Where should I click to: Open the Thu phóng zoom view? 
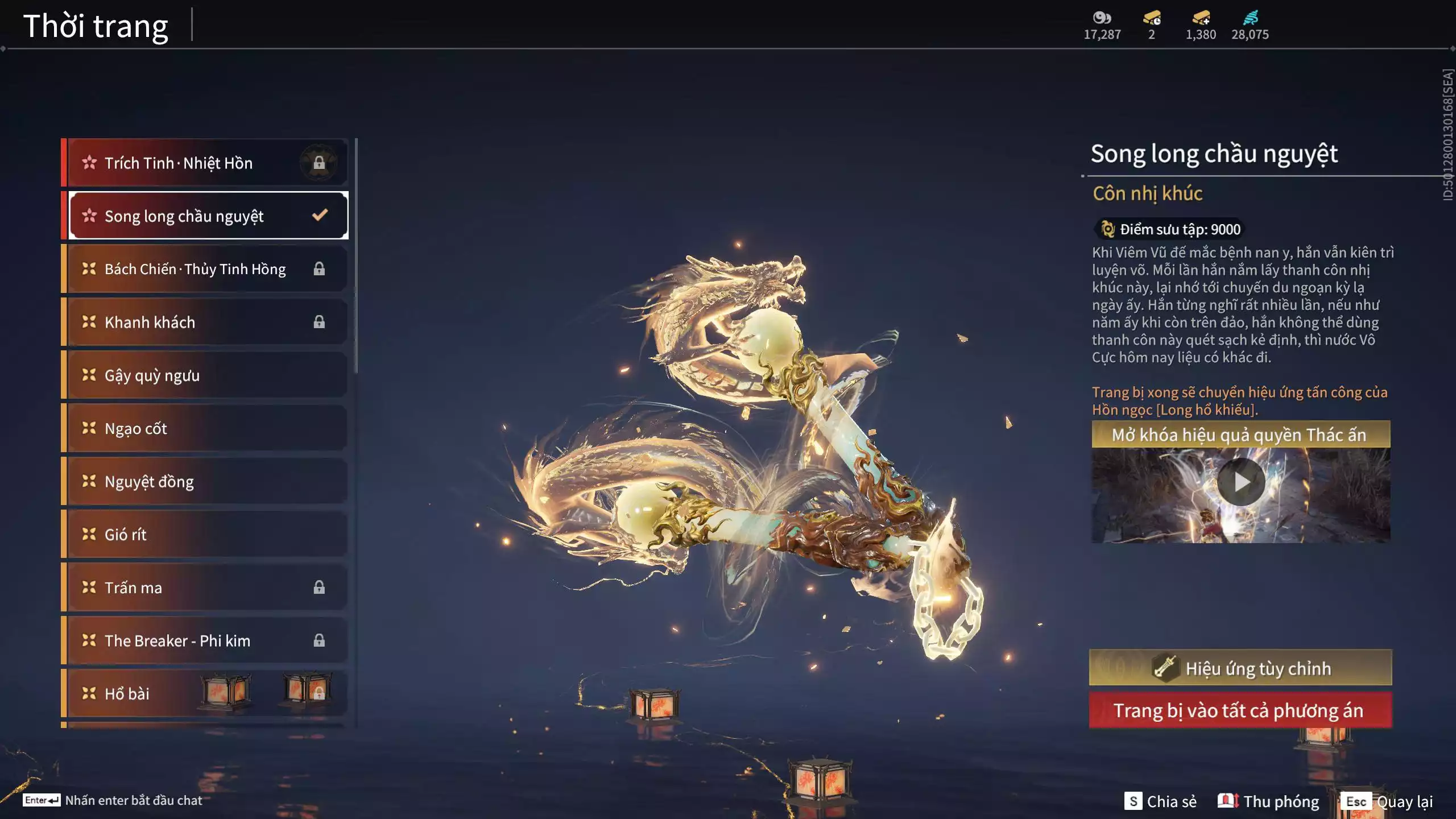(1269, 801)
